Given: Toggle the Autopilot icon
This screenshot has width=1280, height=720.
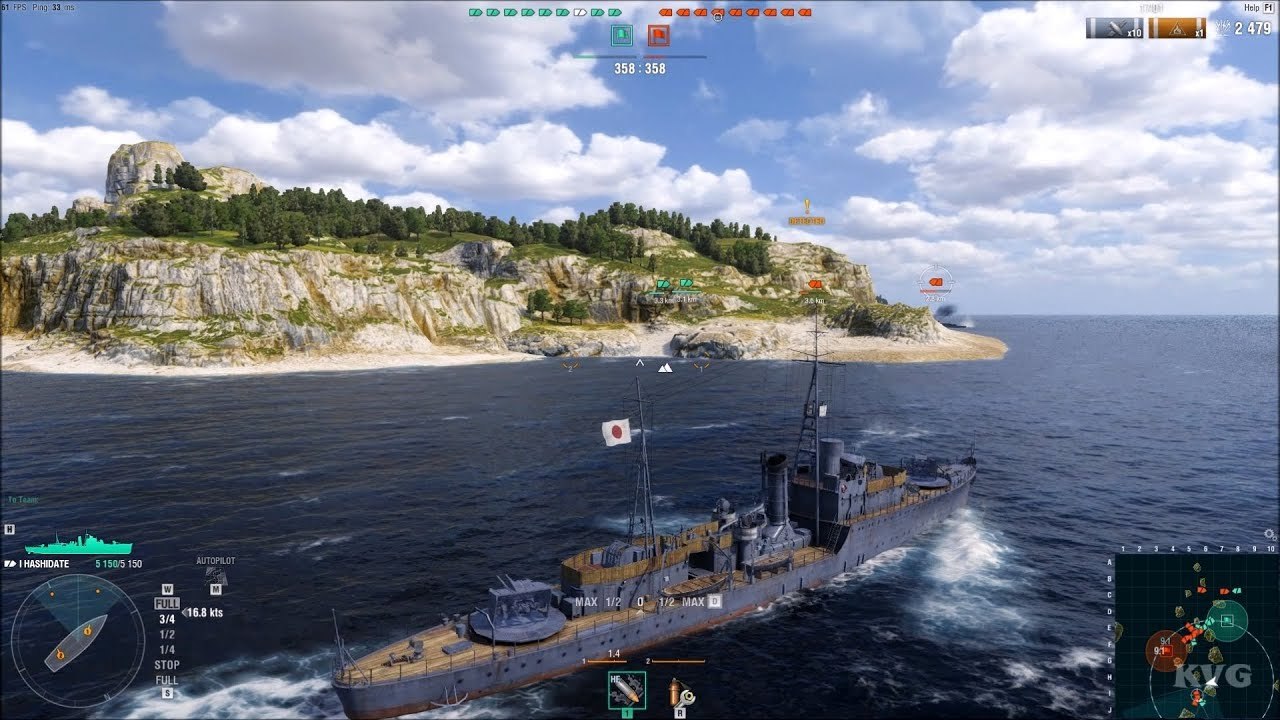Looking at the screenshot, I should pyautogui.click(x=215, y=576).
